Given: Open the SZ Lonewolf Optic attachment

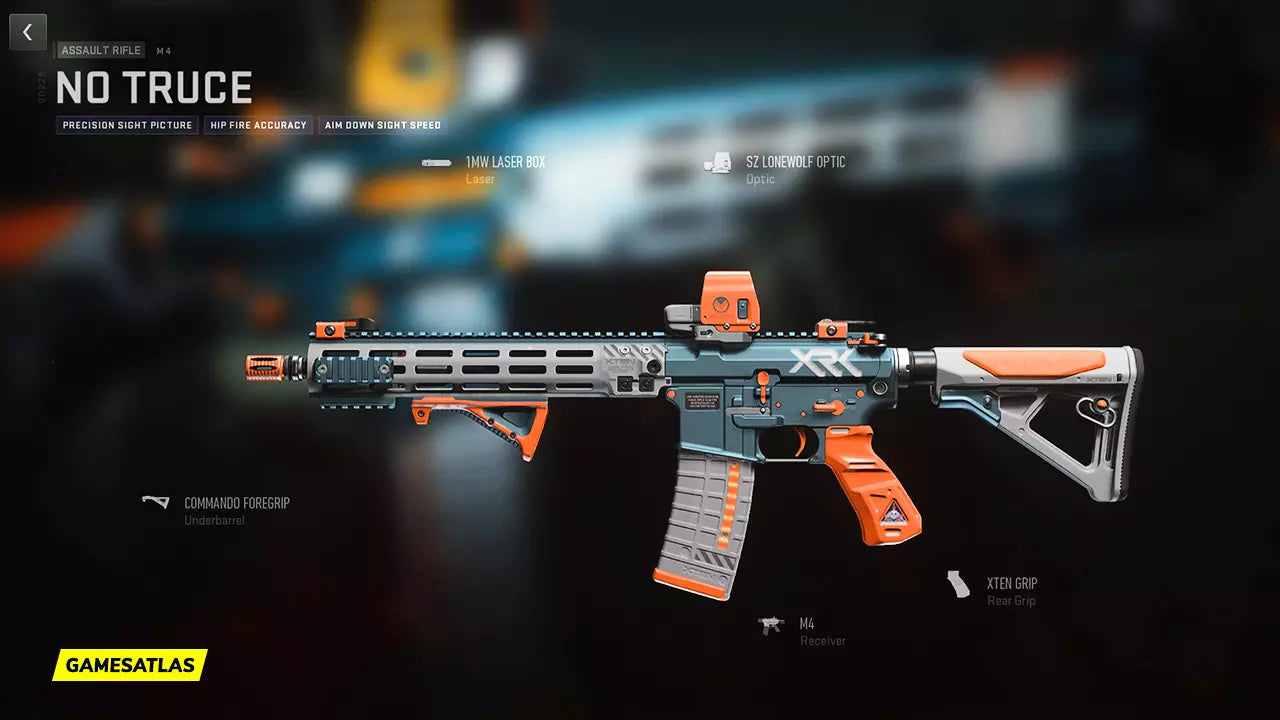Looking at the screenshot, I should click(795, 162).
